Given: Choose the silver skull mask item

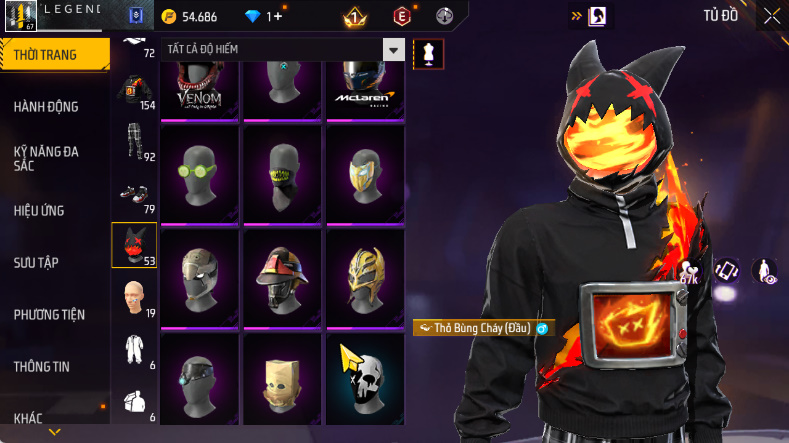Looking at the screenshot, I should pyautogui.click(x=365, y=378).
